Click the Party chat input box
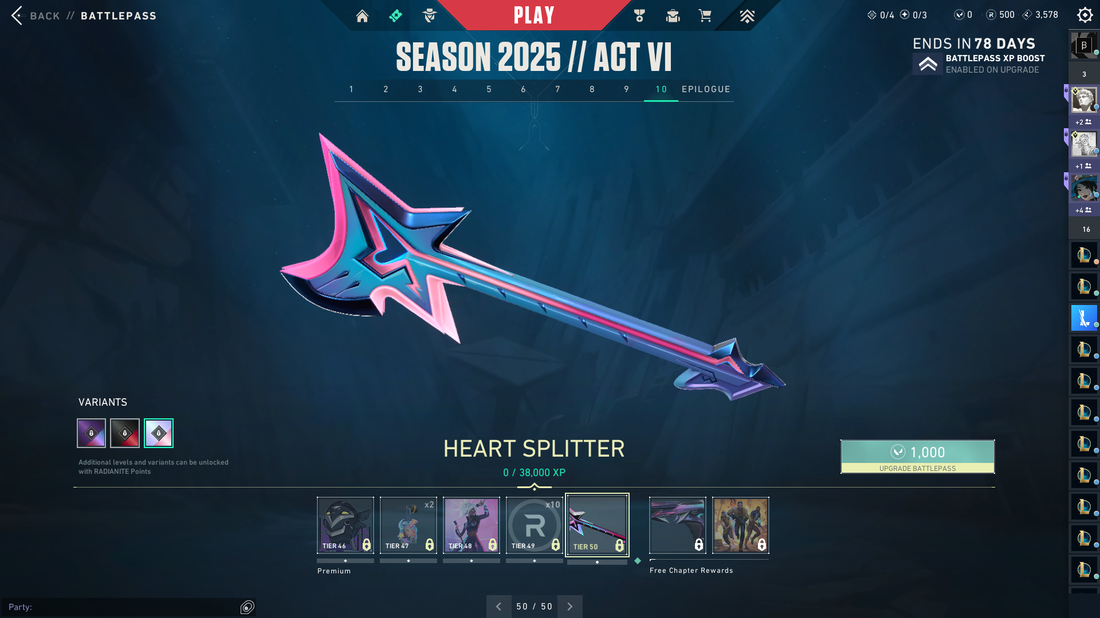1100x618 pixels. (120, 607)
